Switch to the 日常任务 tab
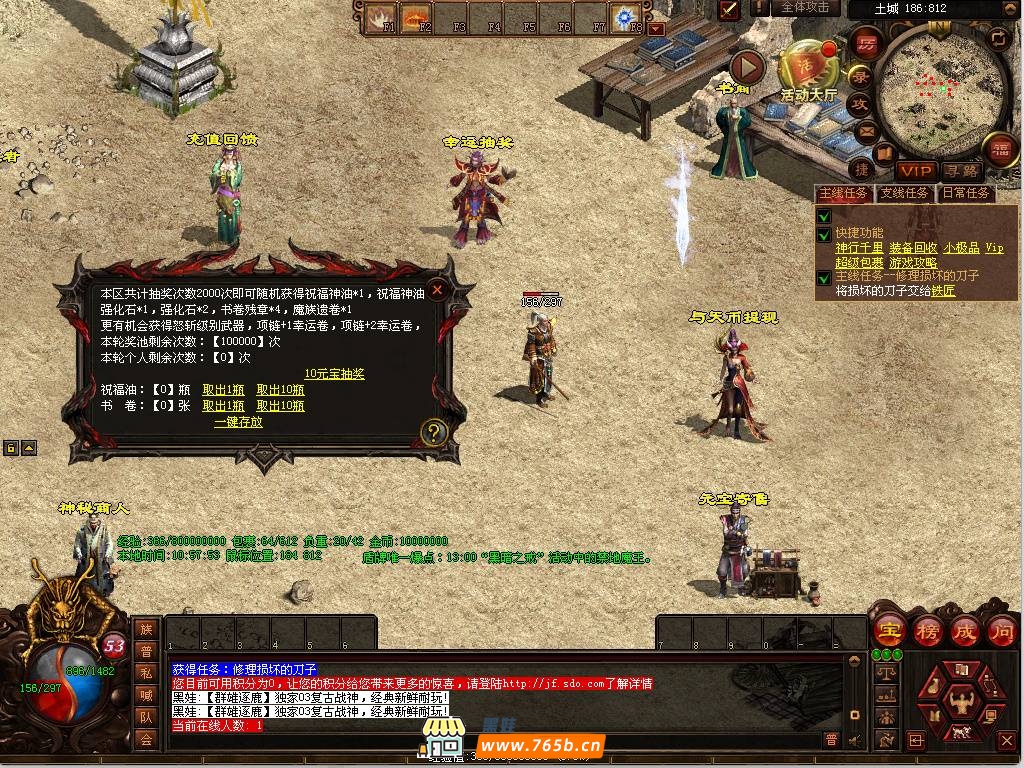1024x768 pixels. tap(965, 193)
